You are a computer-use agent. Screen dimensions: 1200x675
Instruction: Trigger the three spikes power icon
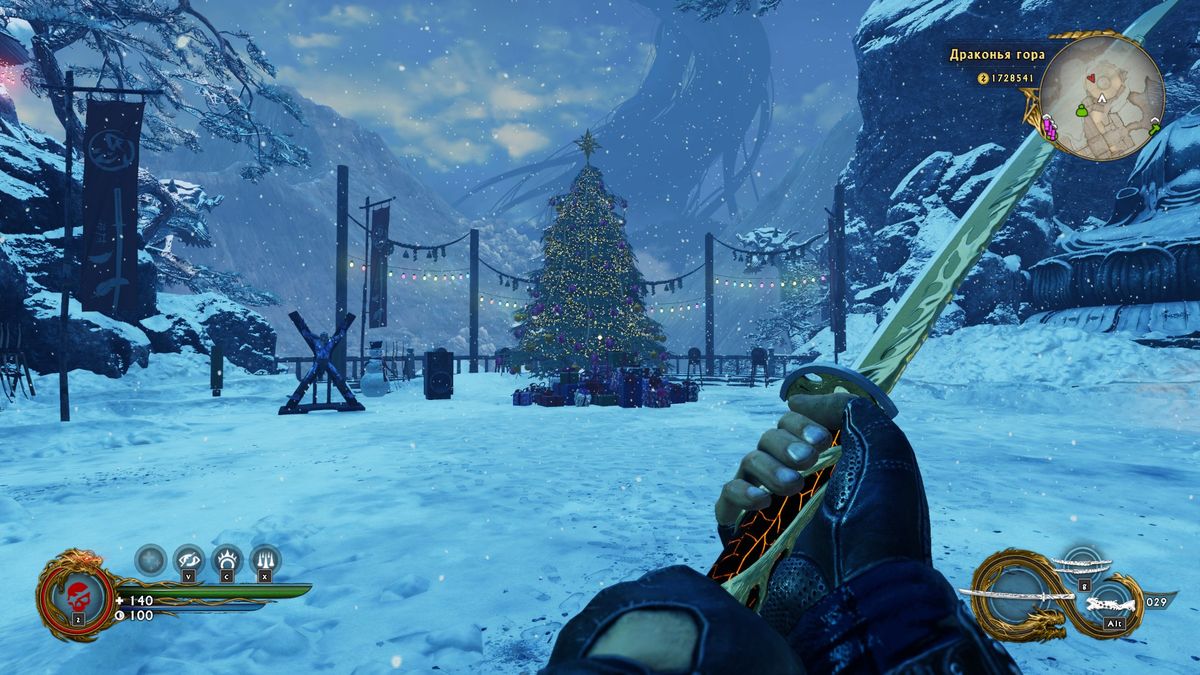pyautogui.click(x=265, y=559)
